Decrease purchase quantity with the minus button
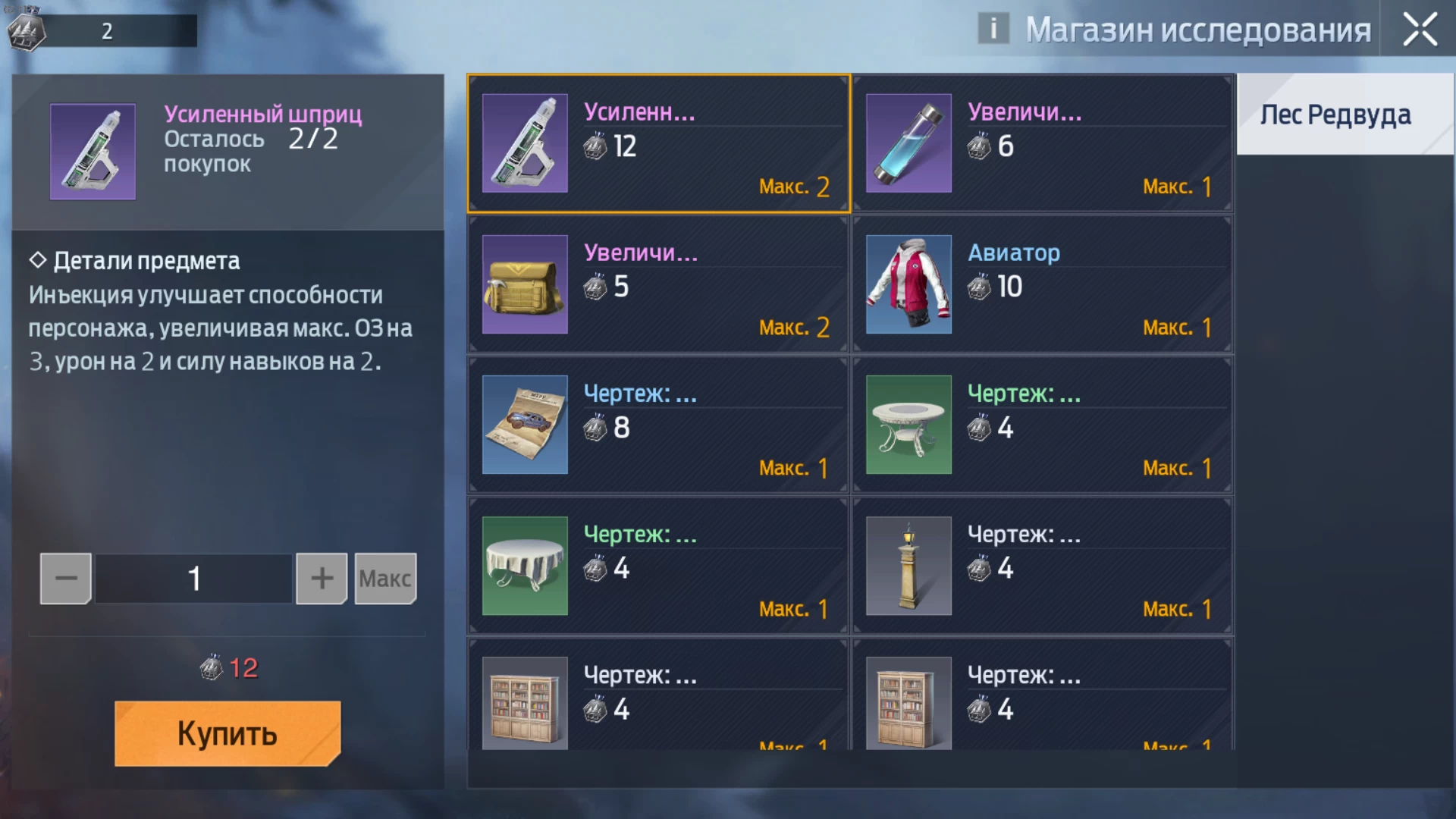The image size is (1456, 819). 66,579
